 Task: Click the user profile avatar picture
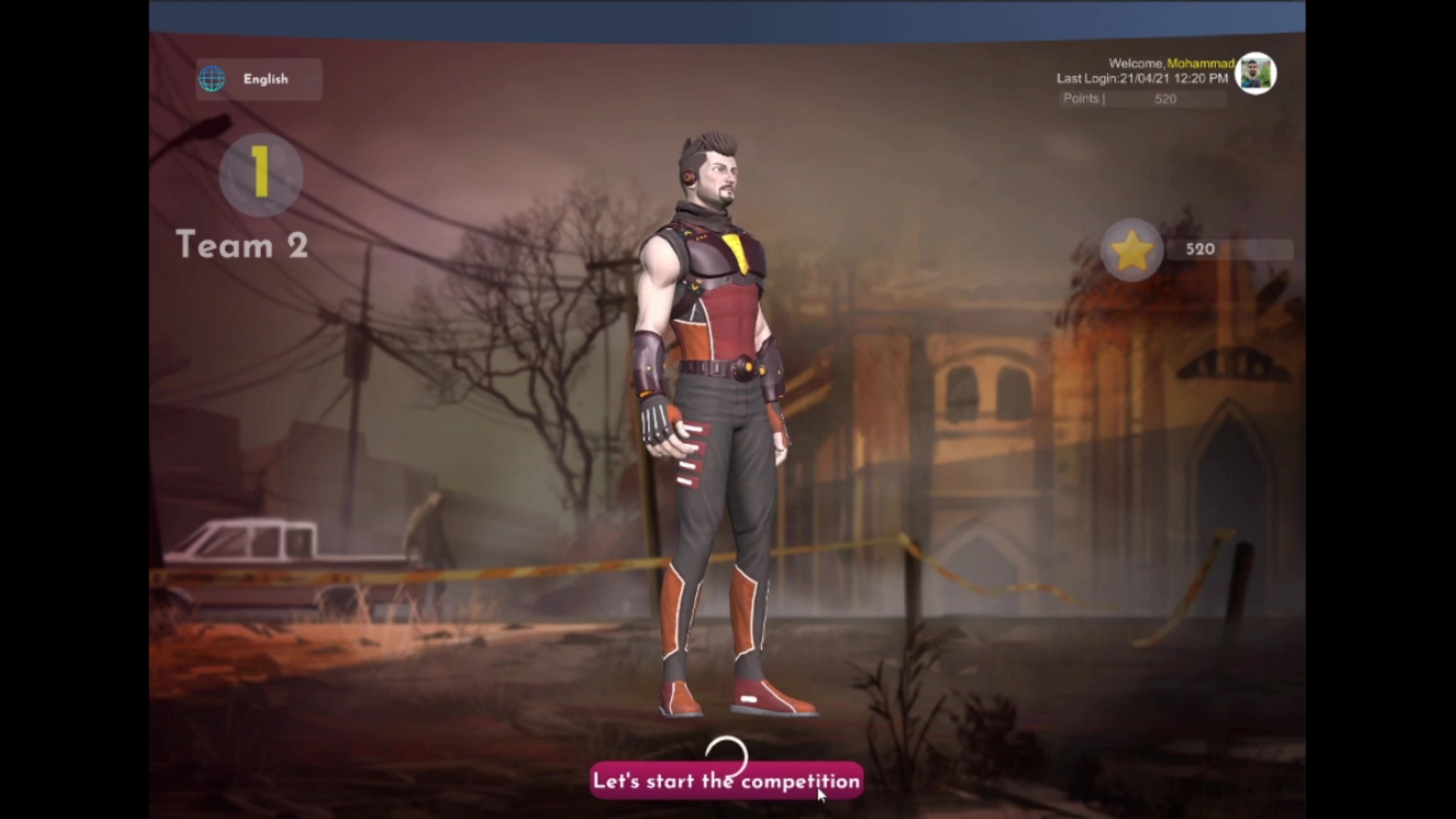point(1255,74)
